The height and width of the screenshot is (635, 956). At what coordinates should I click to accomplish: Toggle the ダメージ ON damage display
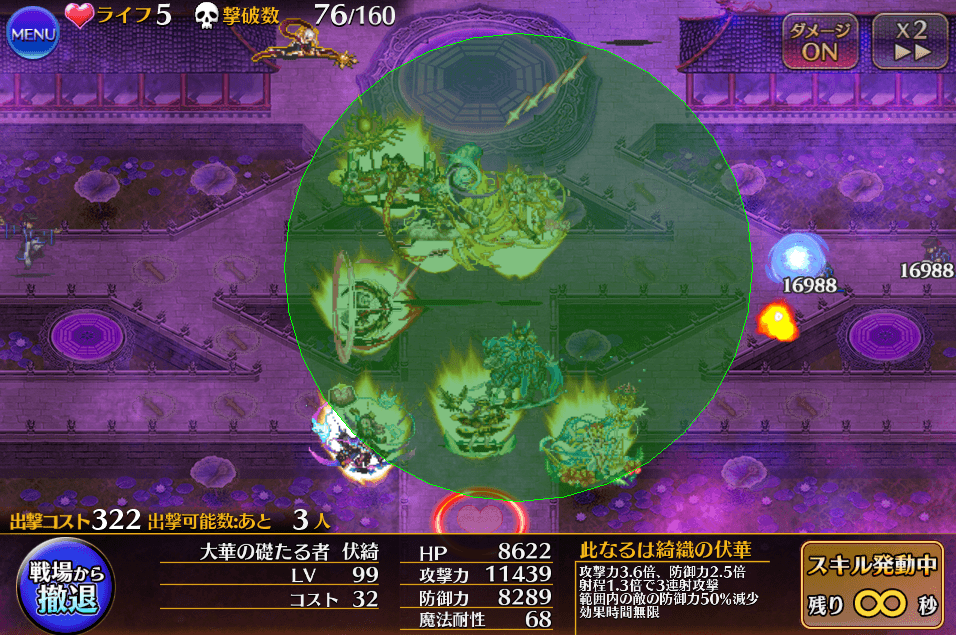click(819, 41)
